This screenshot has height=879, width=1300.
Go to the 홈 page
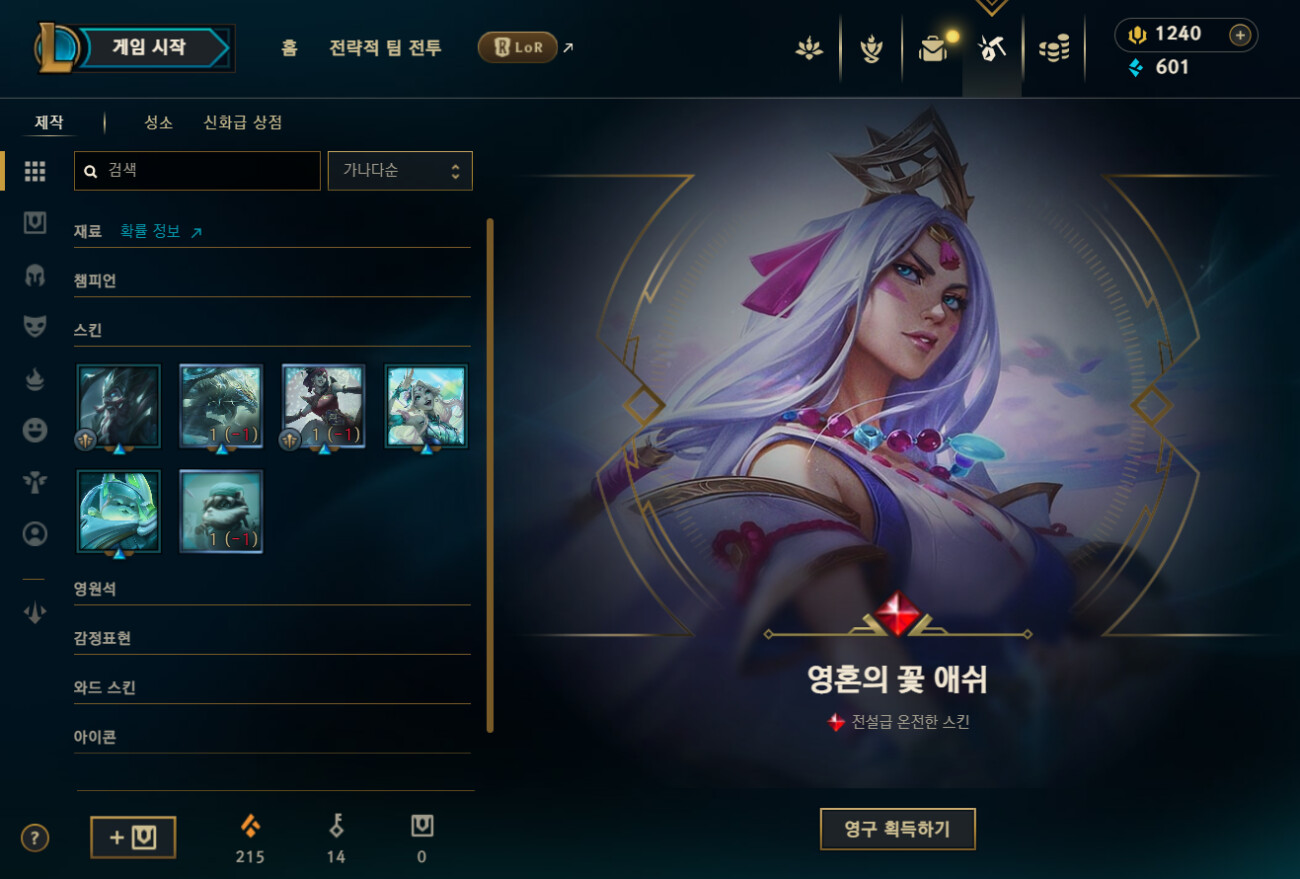click(289, 48)
